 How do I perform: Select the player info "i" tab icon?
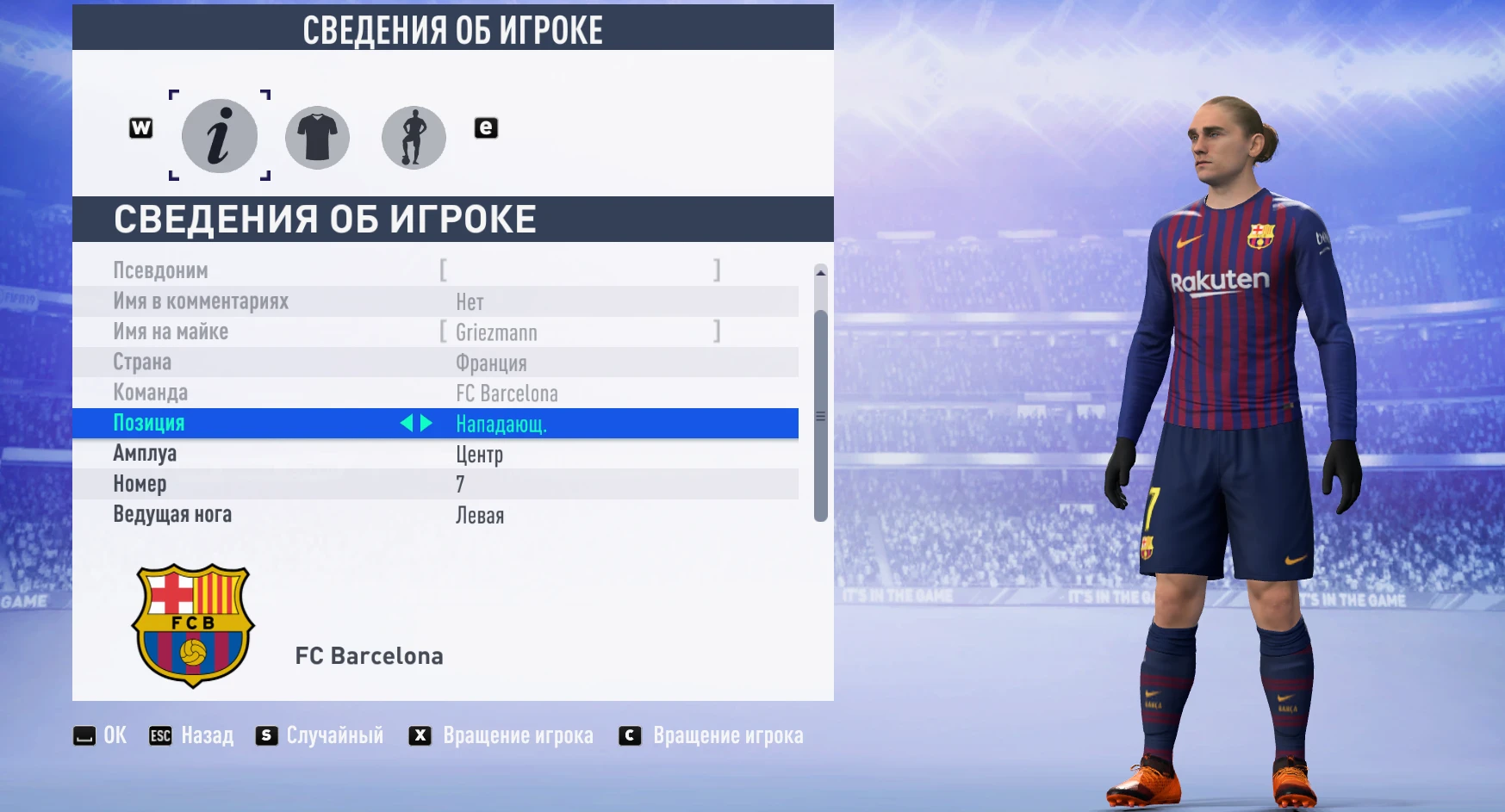coord(218,136)
